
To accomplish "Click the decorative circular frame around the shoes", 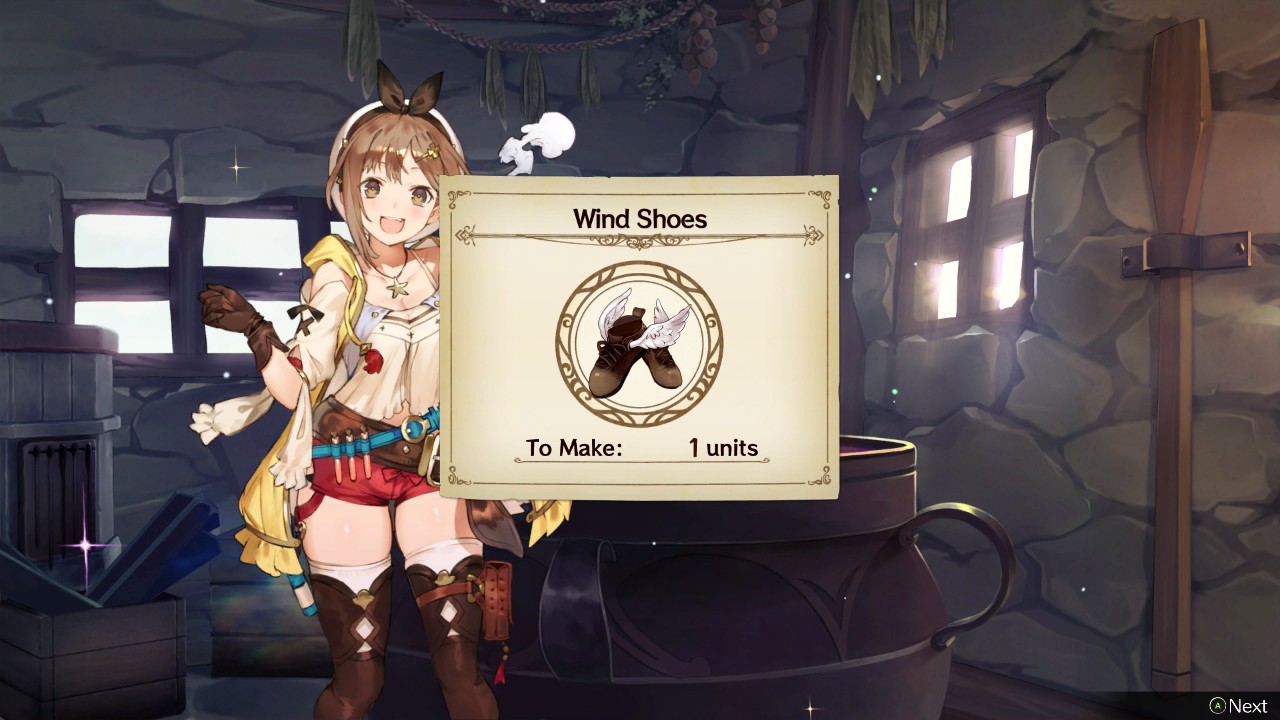I will coord(640,268).
